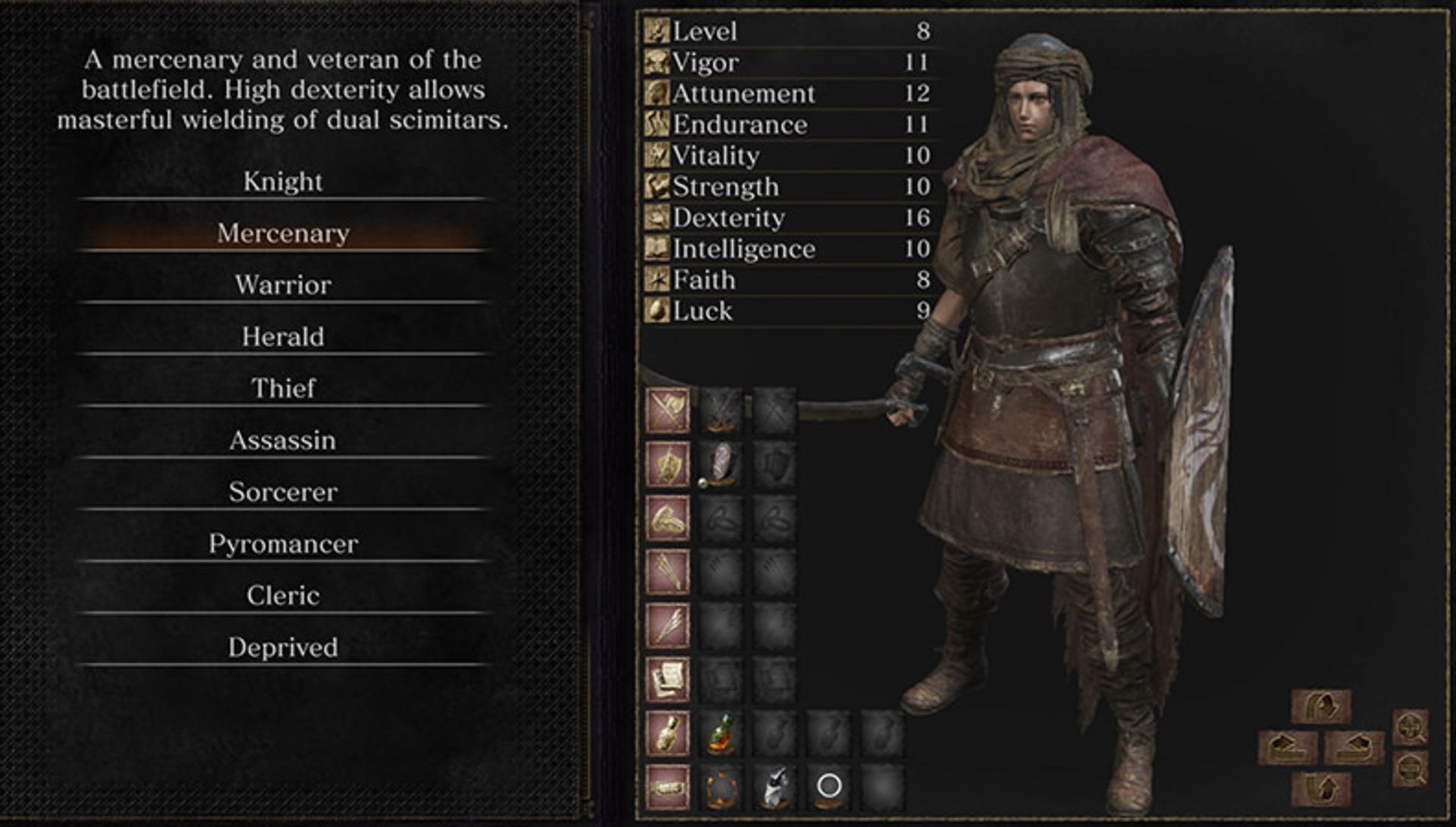The width and height of the screenshot is (1456, 827).
Task: Select the white ring item slot
Action: click(x=828, y=786)
